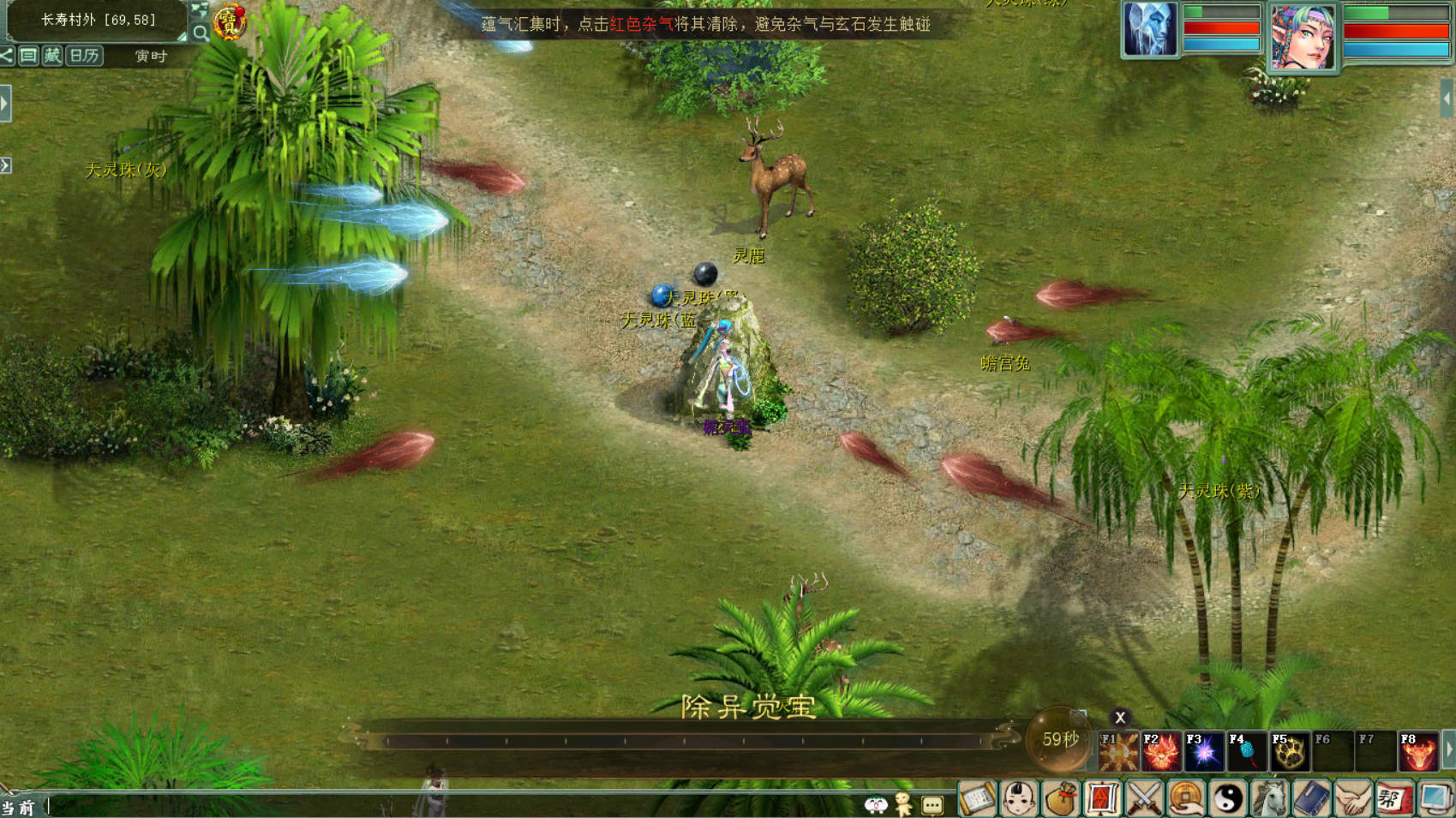This screenshot has height=818, width=1456.
Task: Open the 帮 guild banner menu
Action: click(1394, 799)
